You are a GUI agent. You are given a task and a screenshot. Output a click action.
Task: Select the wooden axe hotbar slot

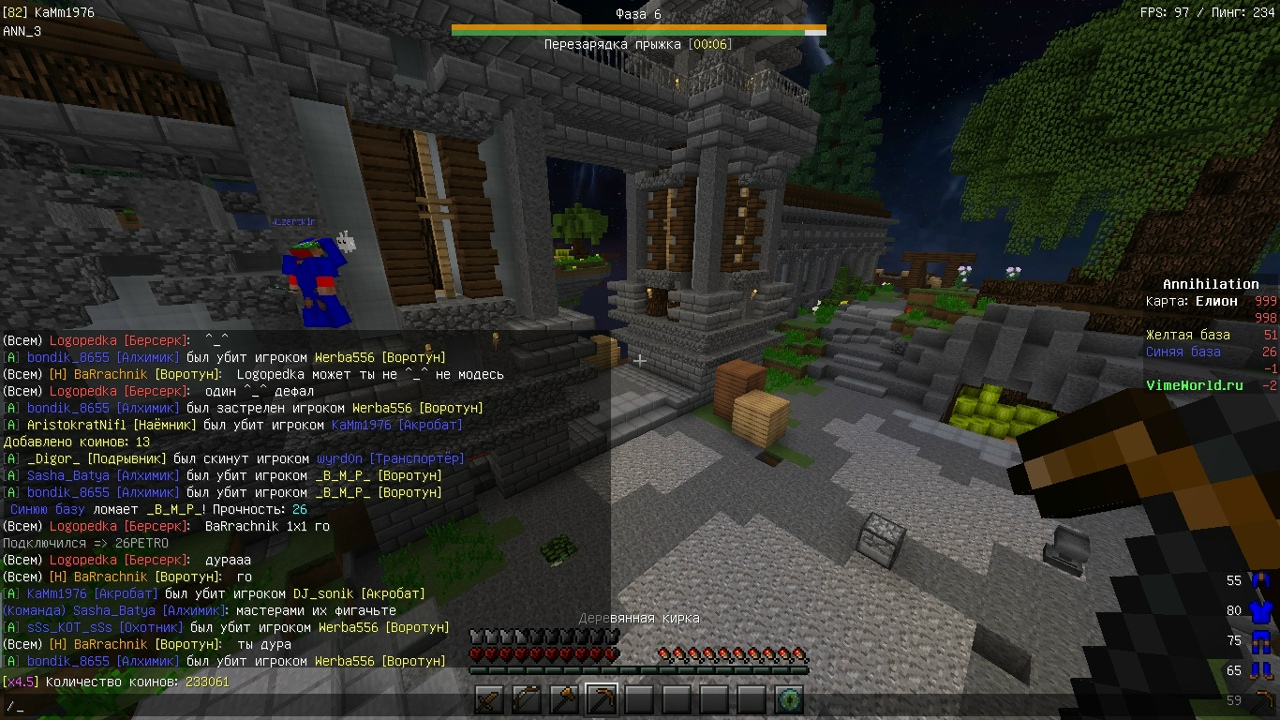tap(564, 700)
